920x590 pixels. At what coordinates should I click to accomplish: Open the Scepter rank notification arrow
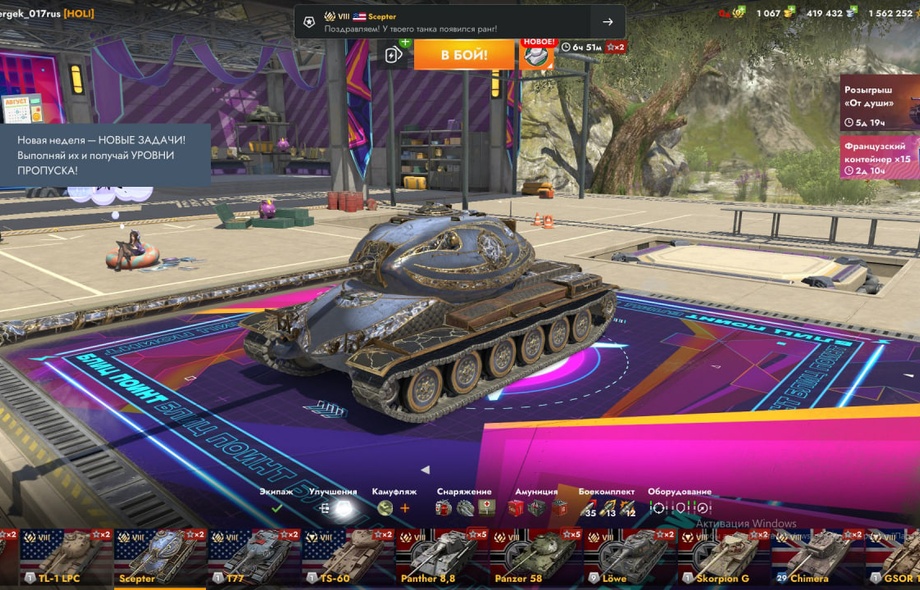click(x=607, y=22)
